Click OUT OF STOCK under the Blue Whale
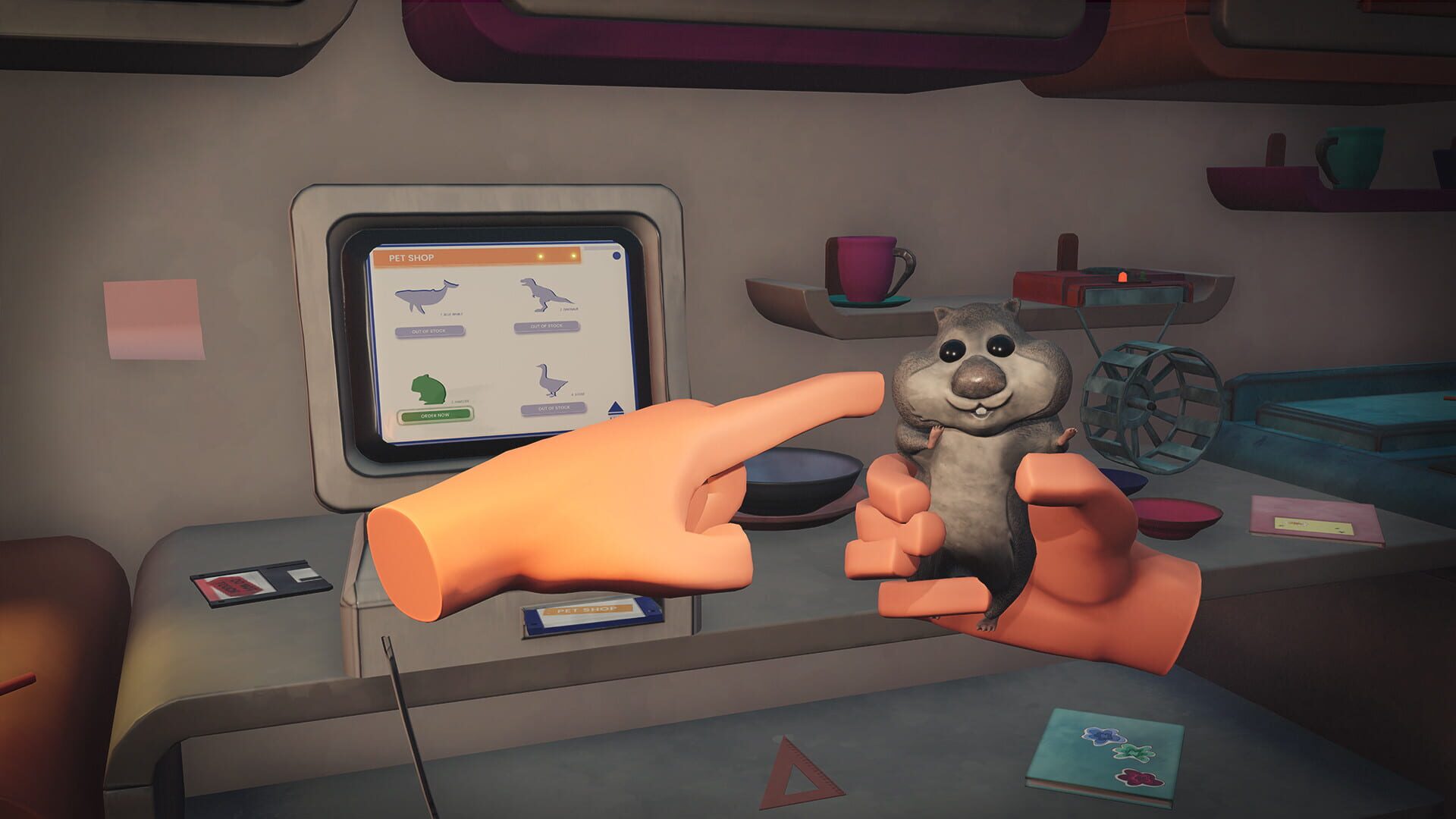 click(x=429, y=331)
